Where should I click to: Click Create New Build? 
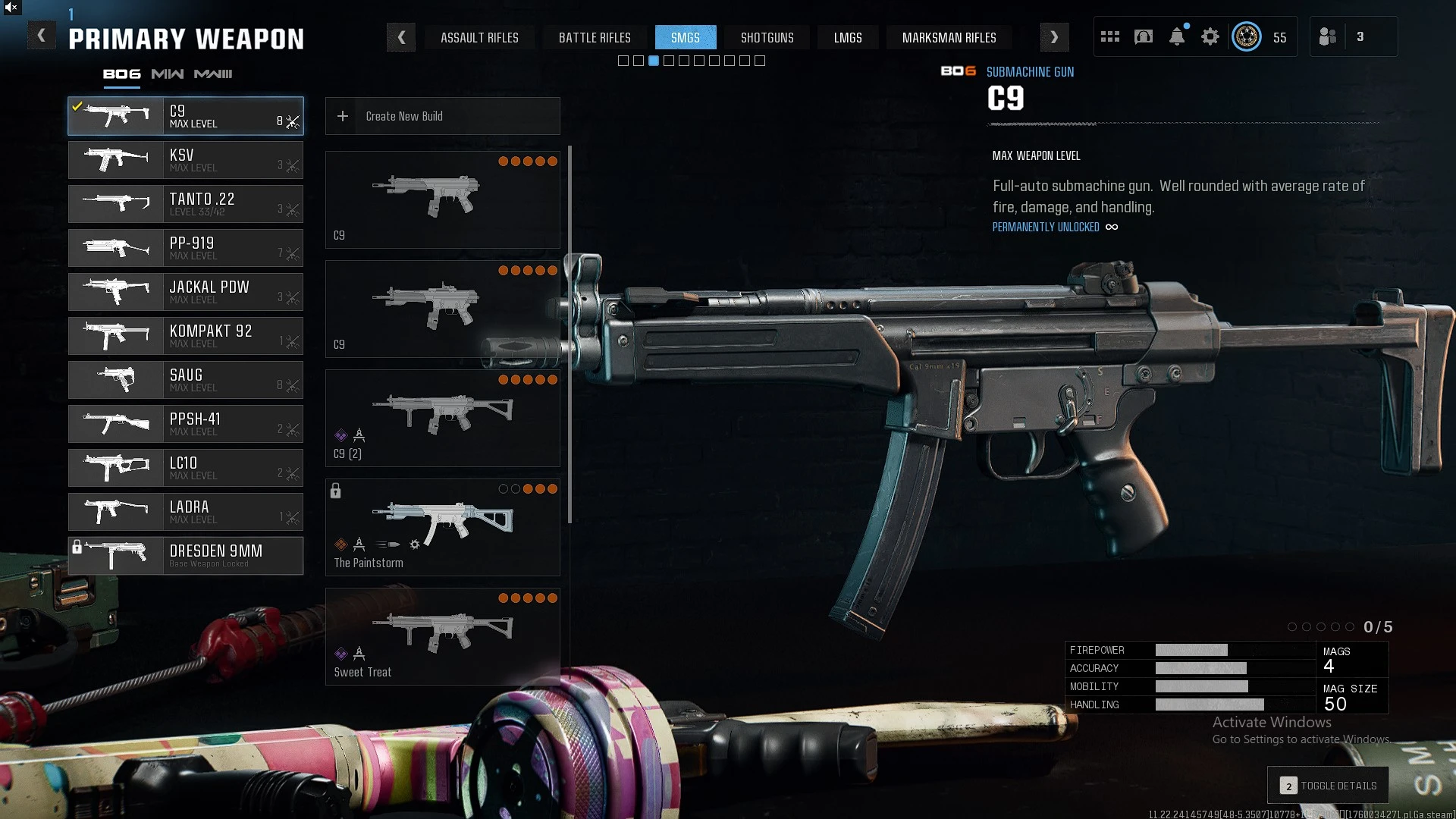click(x=443, y=116)
